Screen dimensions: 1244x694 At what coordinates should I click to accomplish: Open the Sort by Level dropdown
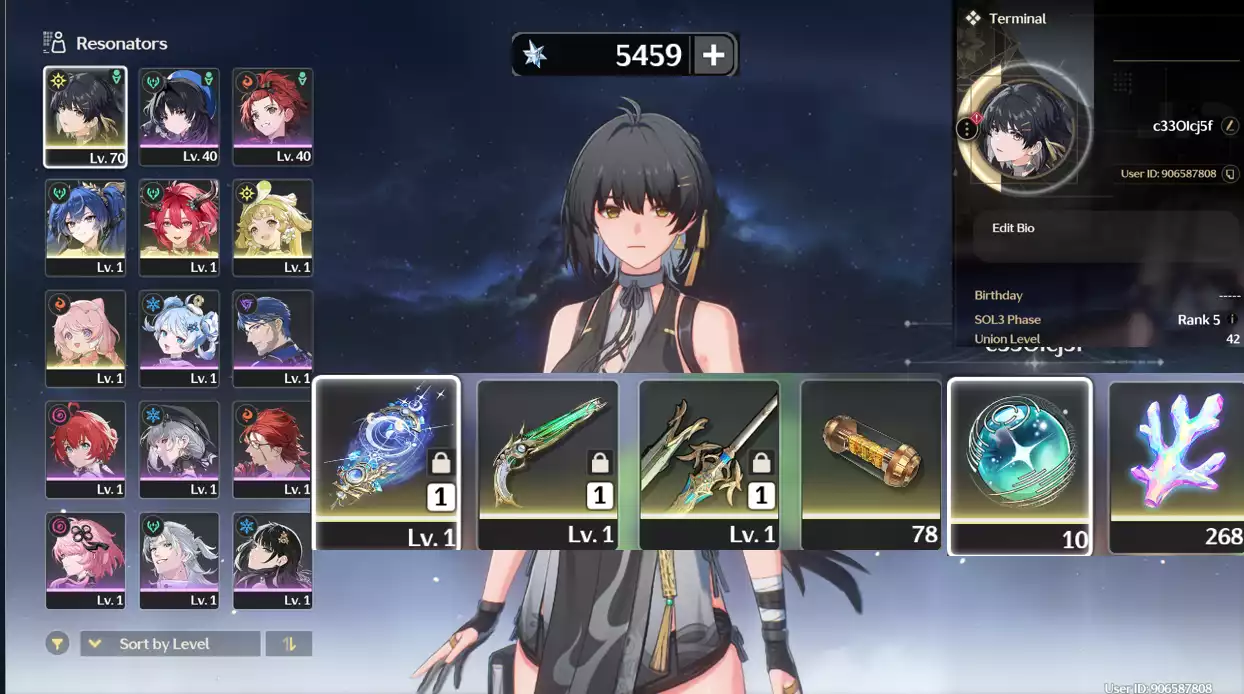(170, 643)
